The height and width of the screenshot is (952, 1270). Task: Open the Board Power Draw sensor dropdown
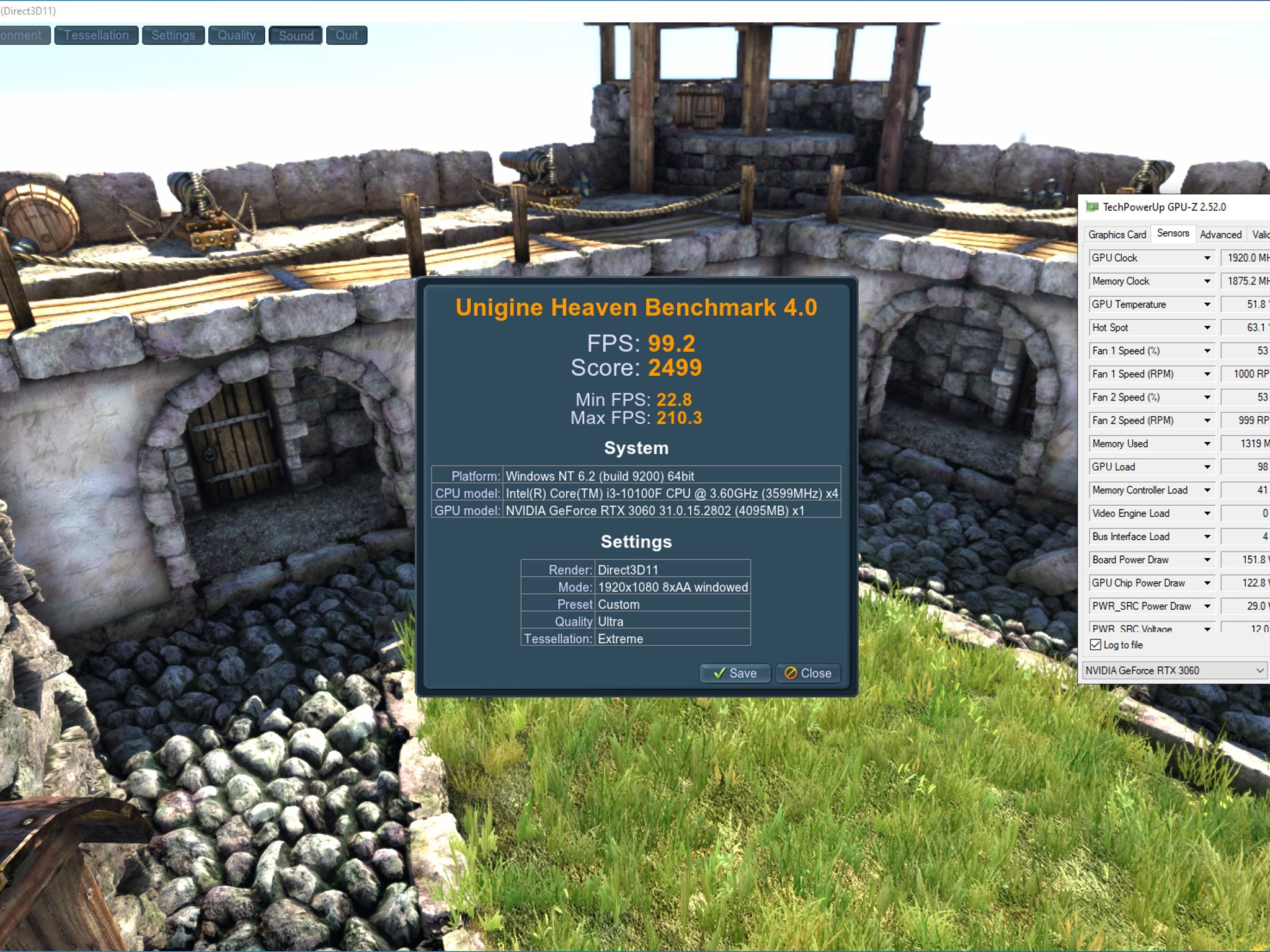coord(1207,560)
